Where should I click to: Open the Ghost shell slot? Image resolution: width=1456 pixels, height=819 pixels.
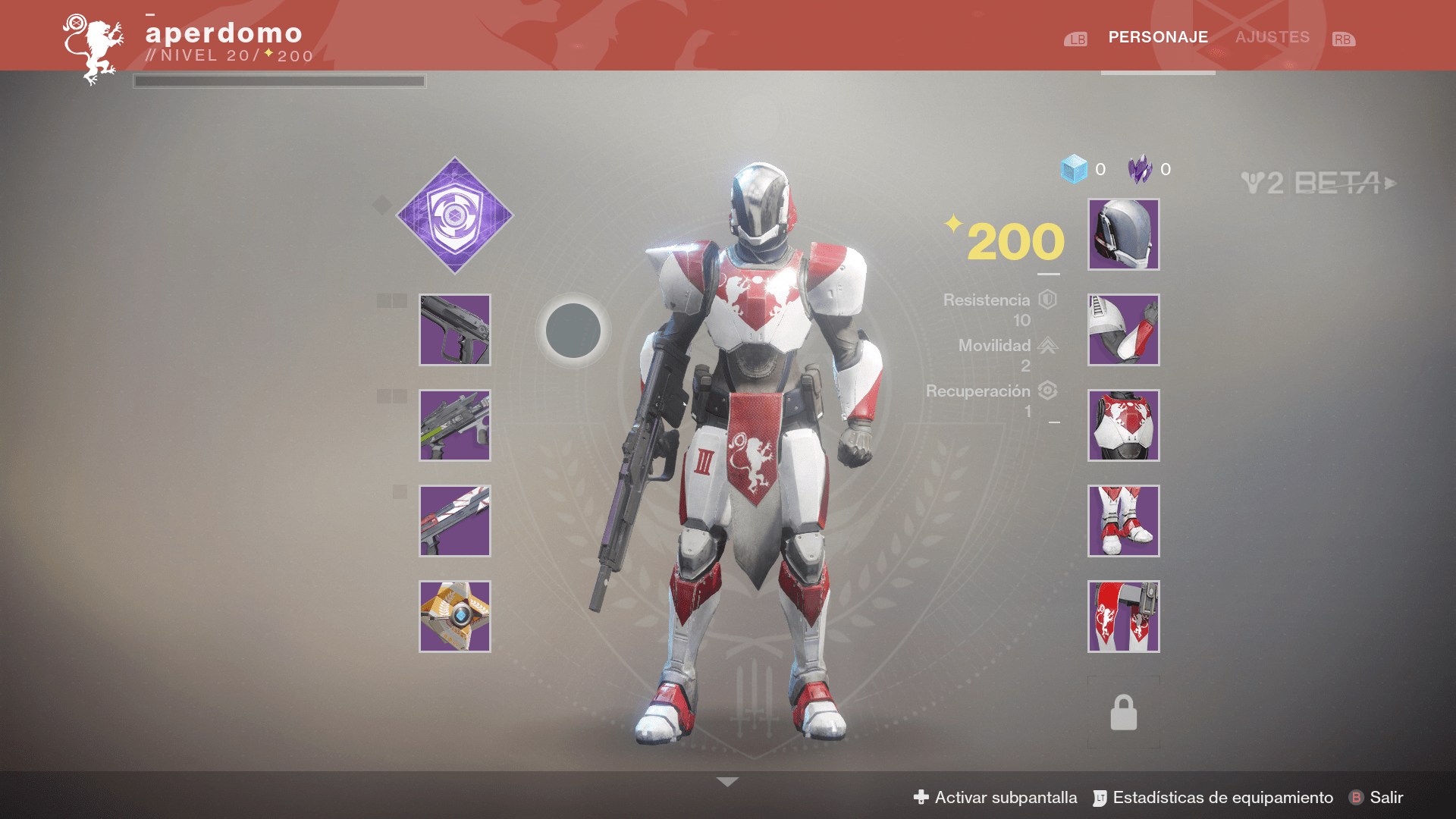tap(455, 617)
